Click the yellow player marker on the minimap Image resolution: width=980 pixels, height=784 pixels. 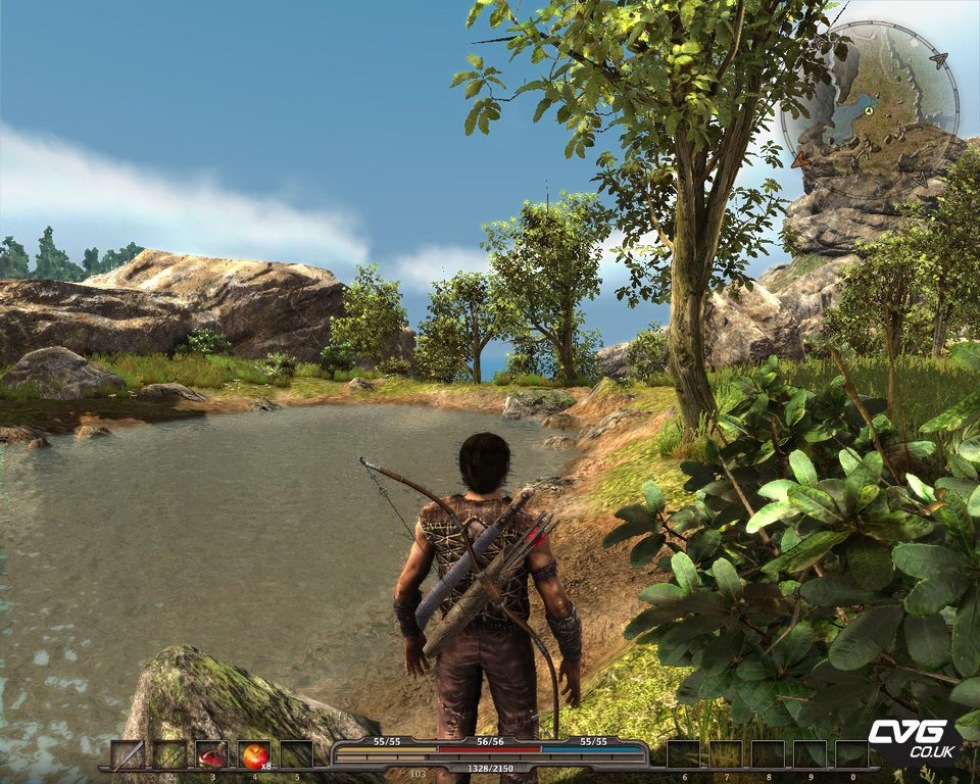pyautogui.click(x=870, y=111)
